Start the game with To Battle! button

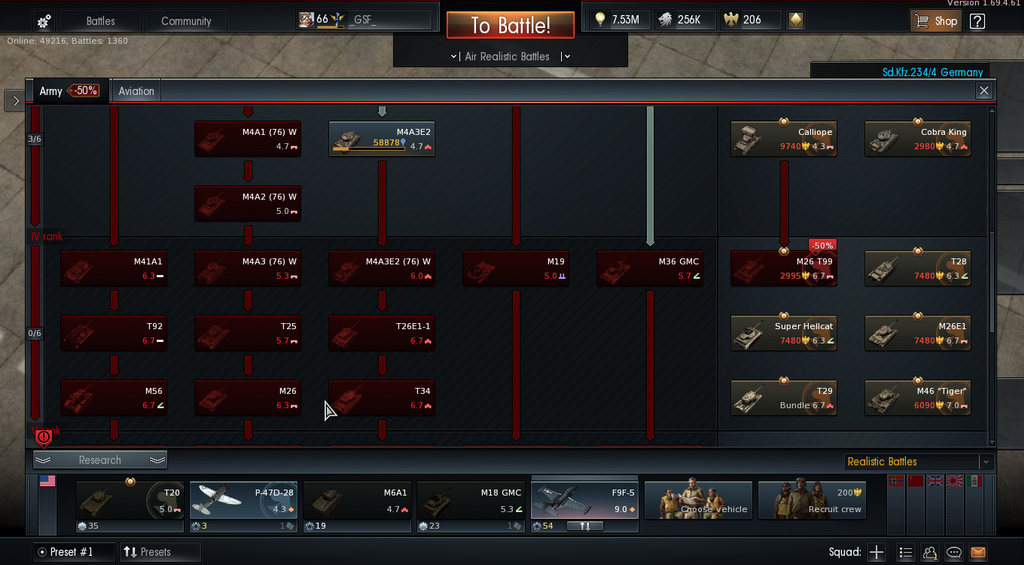tap(510, 25)
